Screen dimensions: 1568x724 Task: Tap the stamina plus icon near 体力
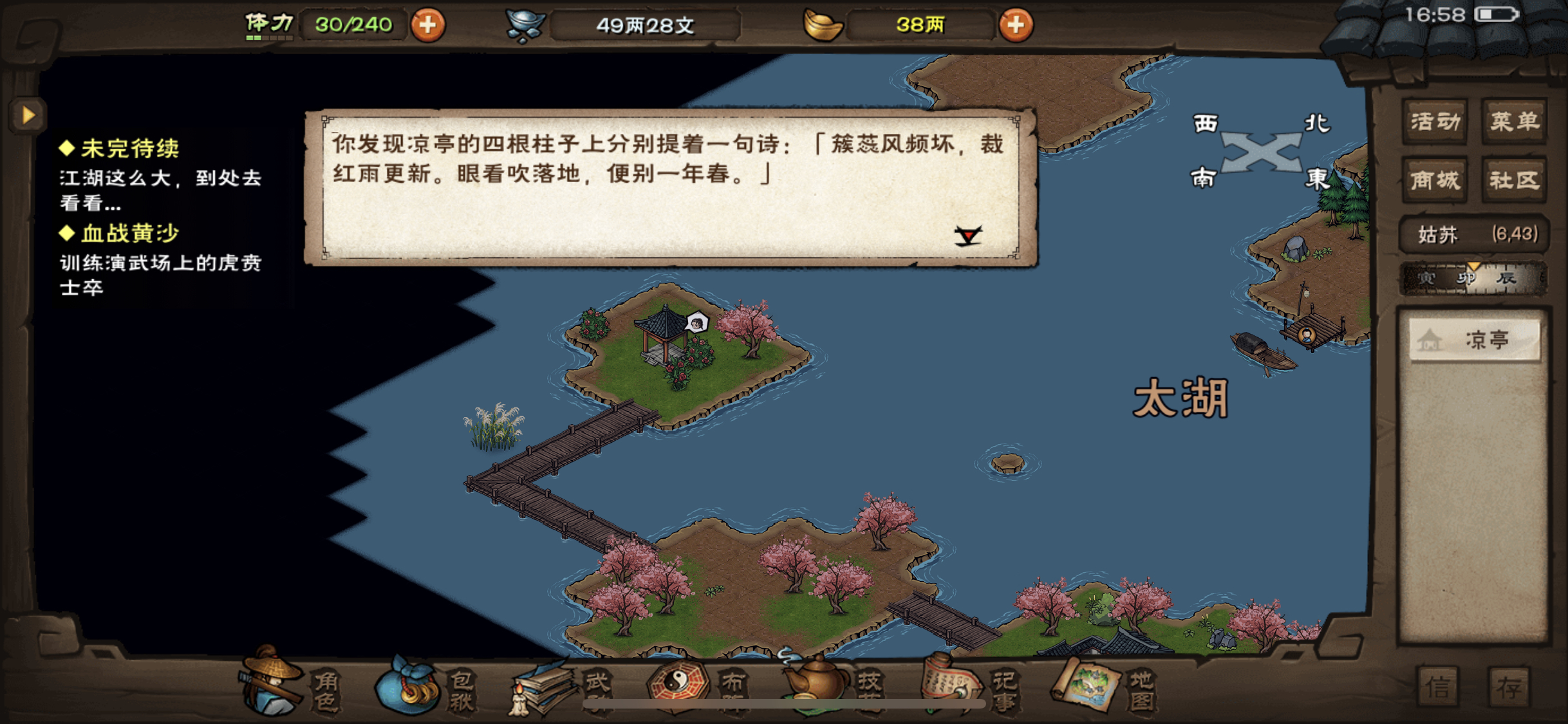pos(429,24)
